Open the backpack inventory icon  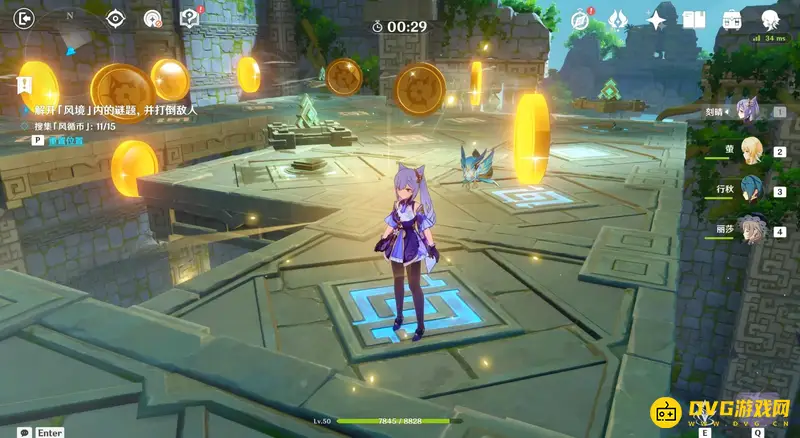[x=733, y=19]
